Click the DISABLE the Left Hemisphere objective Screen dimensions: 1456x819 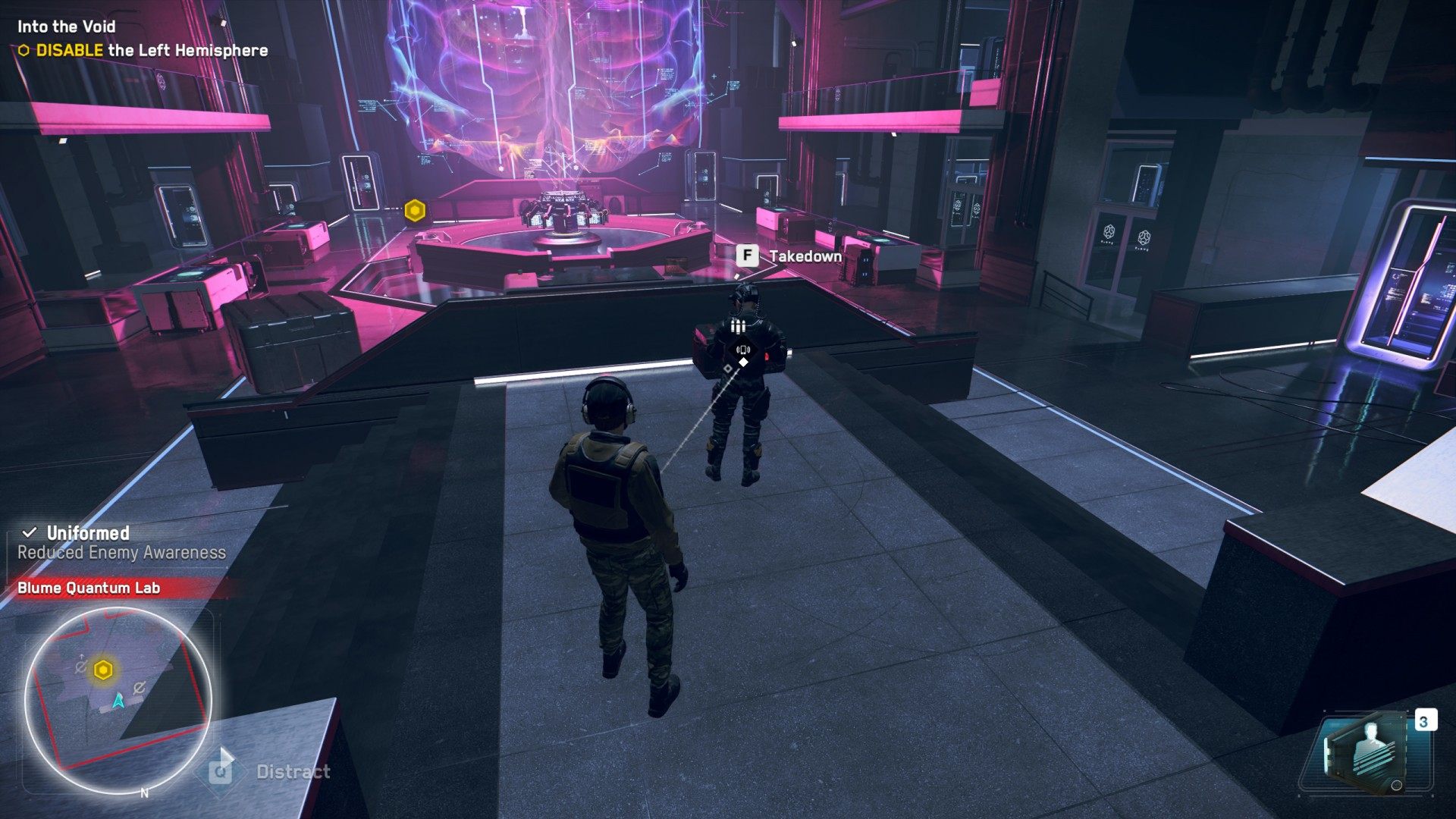tap(152, 51)
